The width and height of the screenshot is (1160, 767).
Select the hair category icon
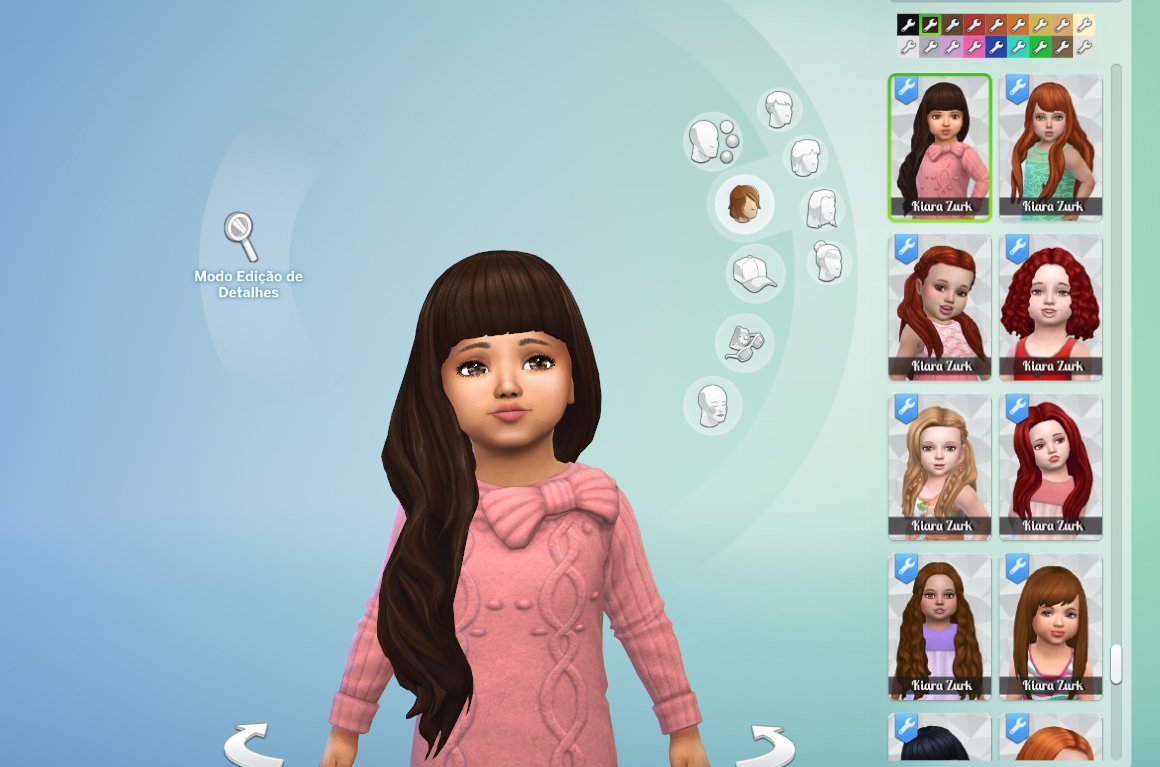pos(741,203)
